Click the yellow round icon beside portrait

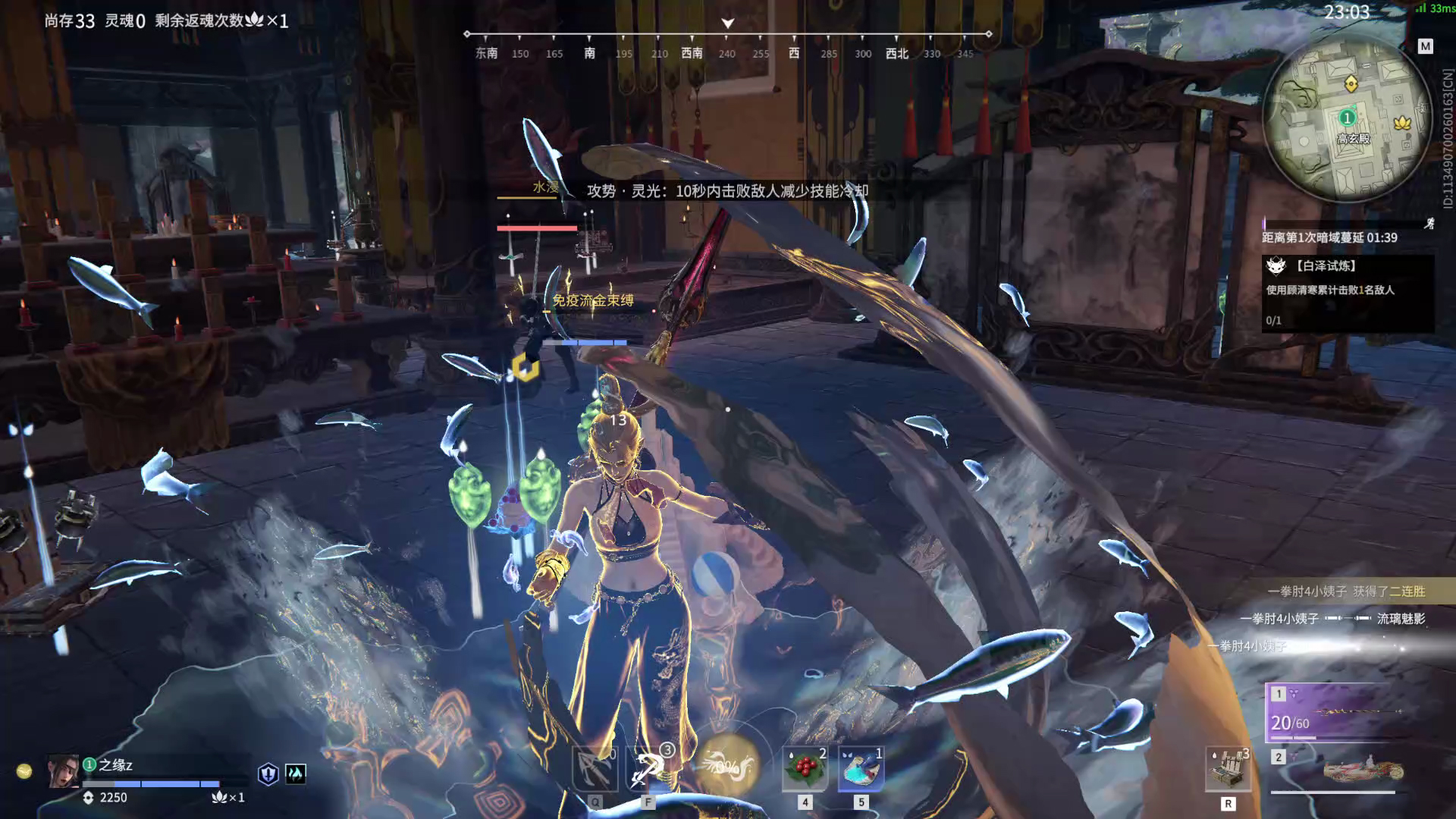click(x=24, y=771)
